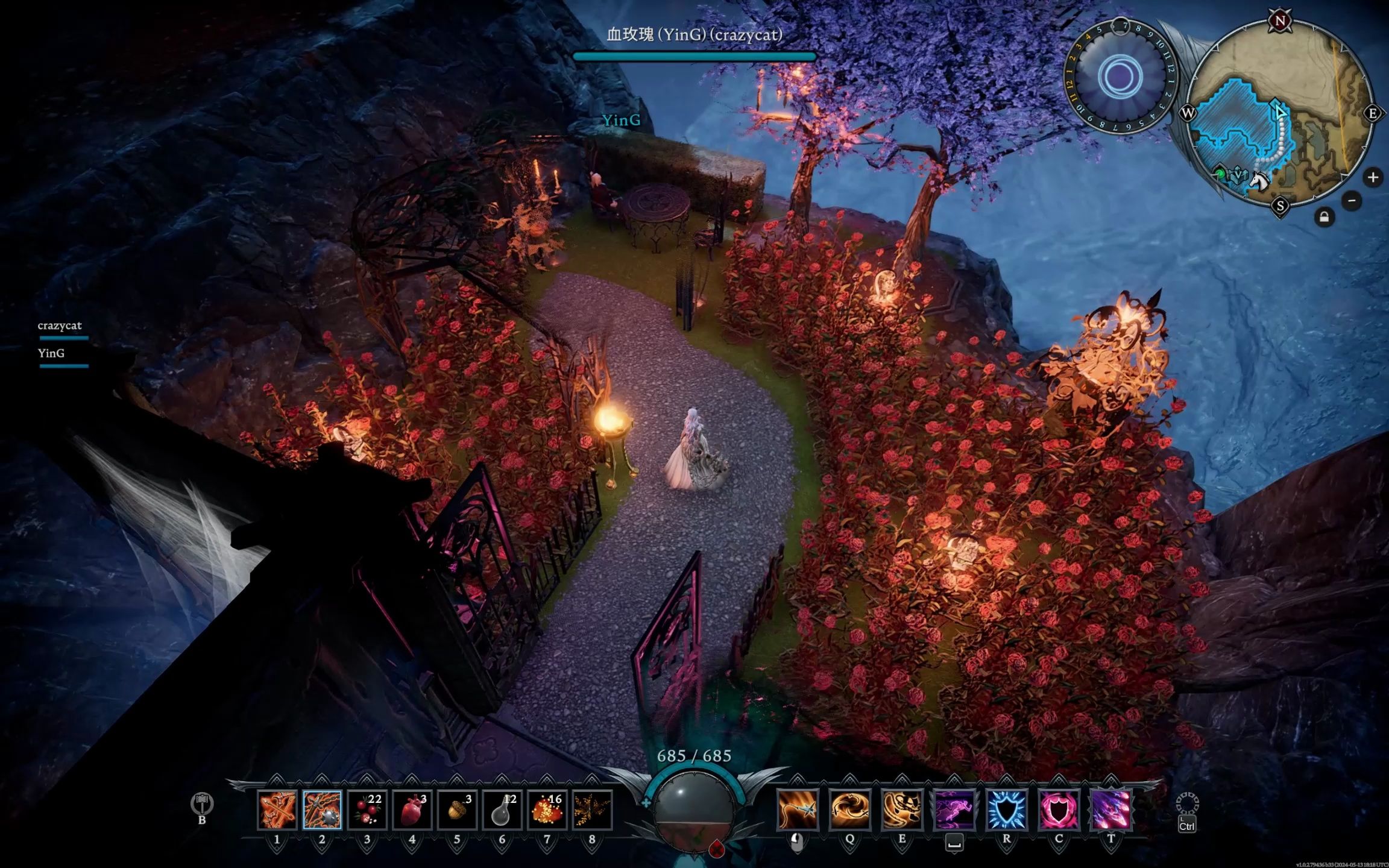
Task: Select the crossed crossbows weapon slot
Action: click(277, 810)
